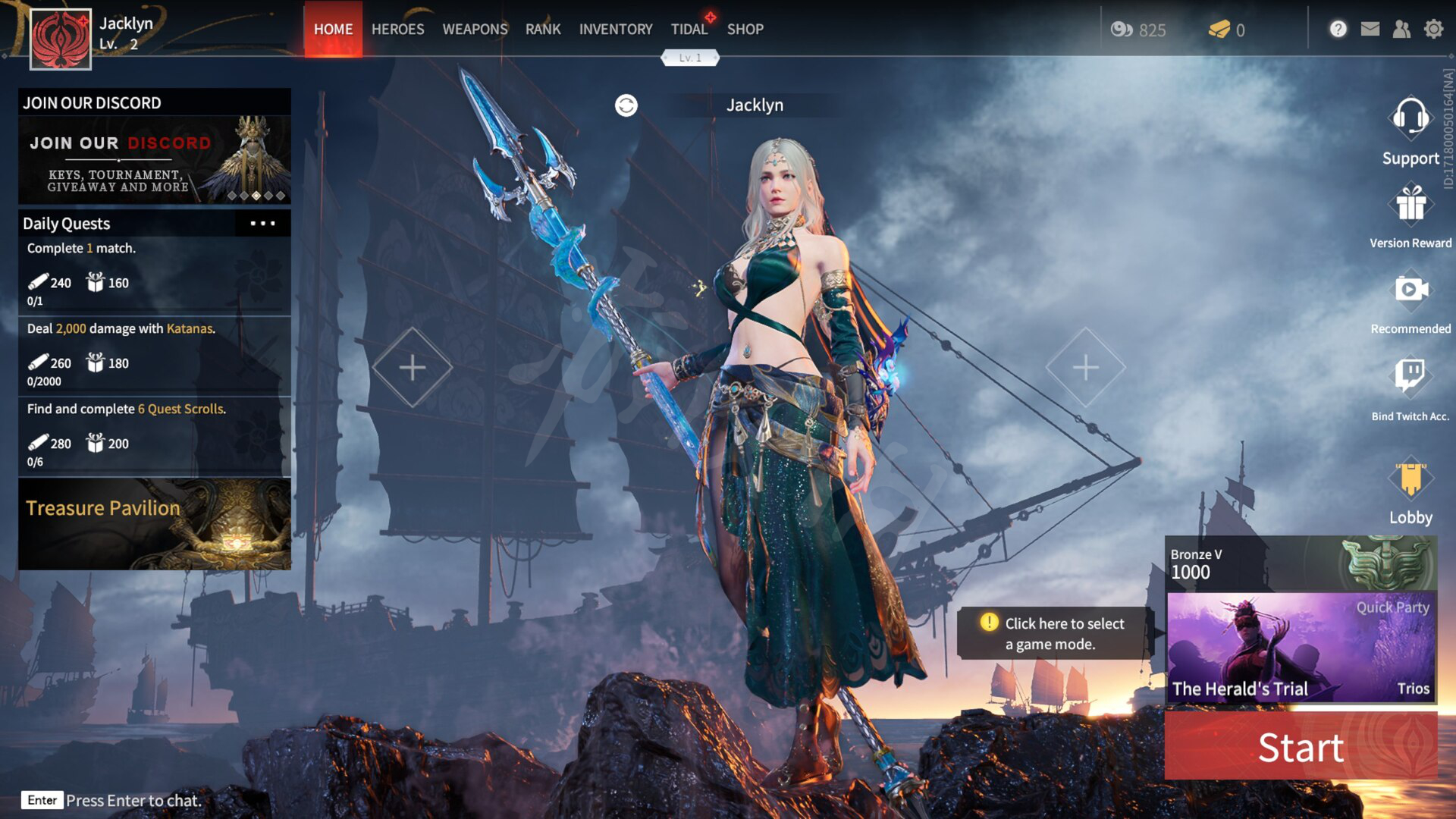
Task: Choose The Herald's Trial game mode
Action: [1301, 647]
